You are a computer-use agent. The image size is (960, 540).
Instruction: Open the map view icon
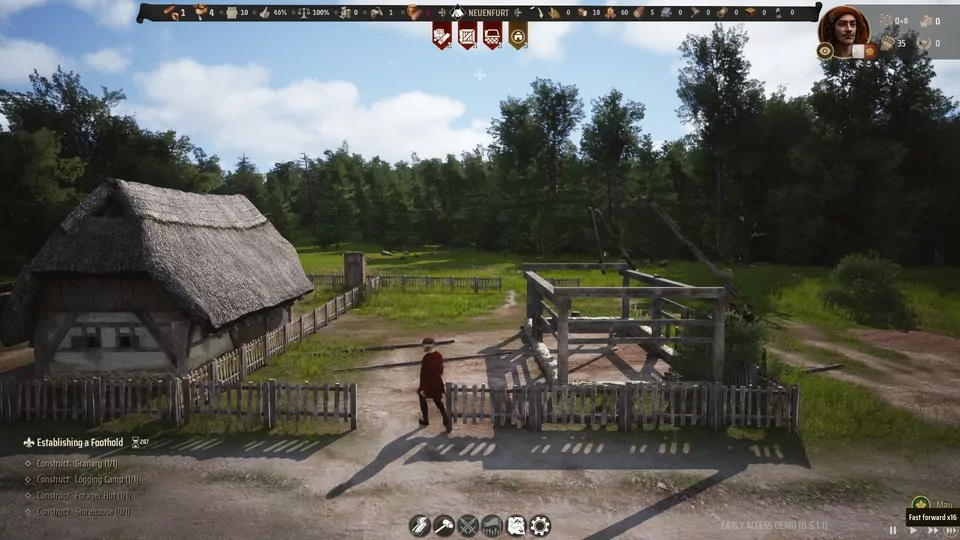(516, 525)
